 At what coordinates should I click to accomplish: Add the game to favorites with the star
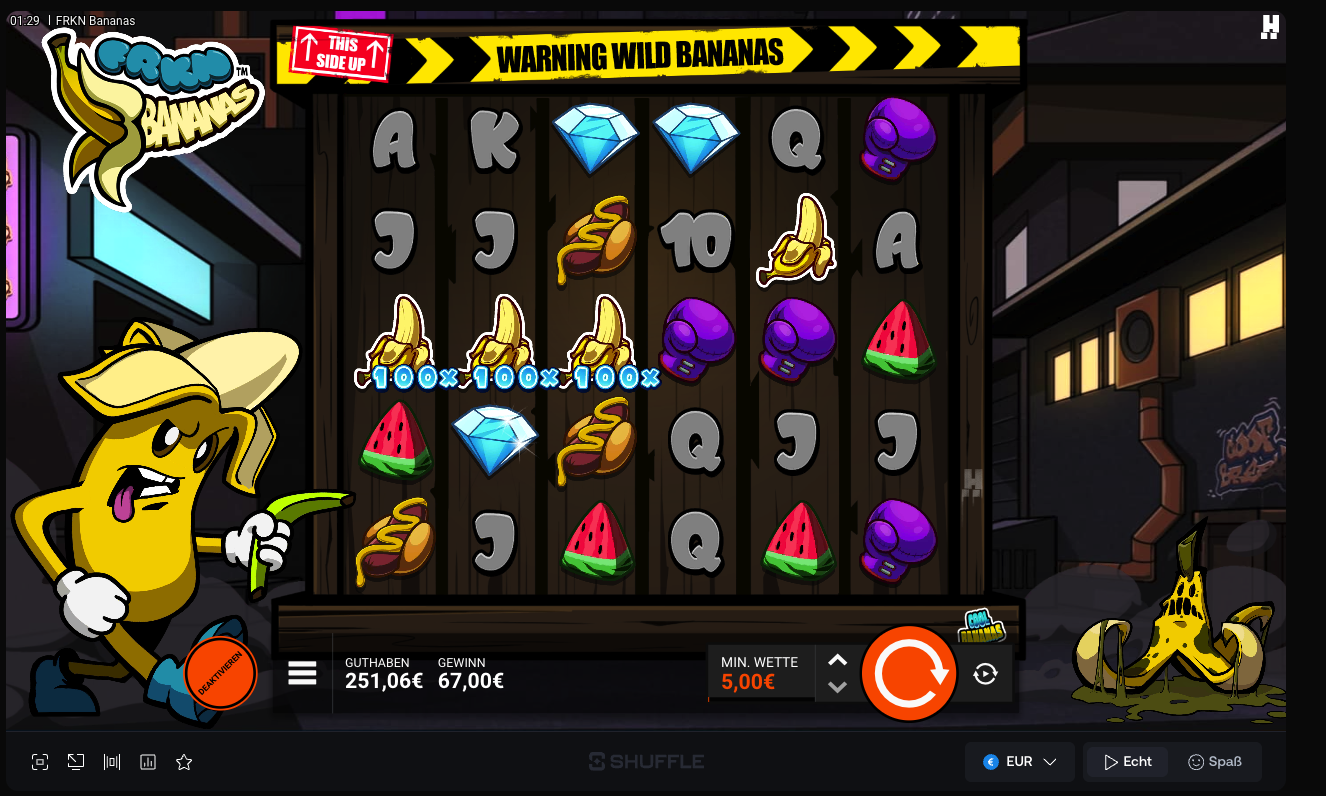(x=184, y=762)
